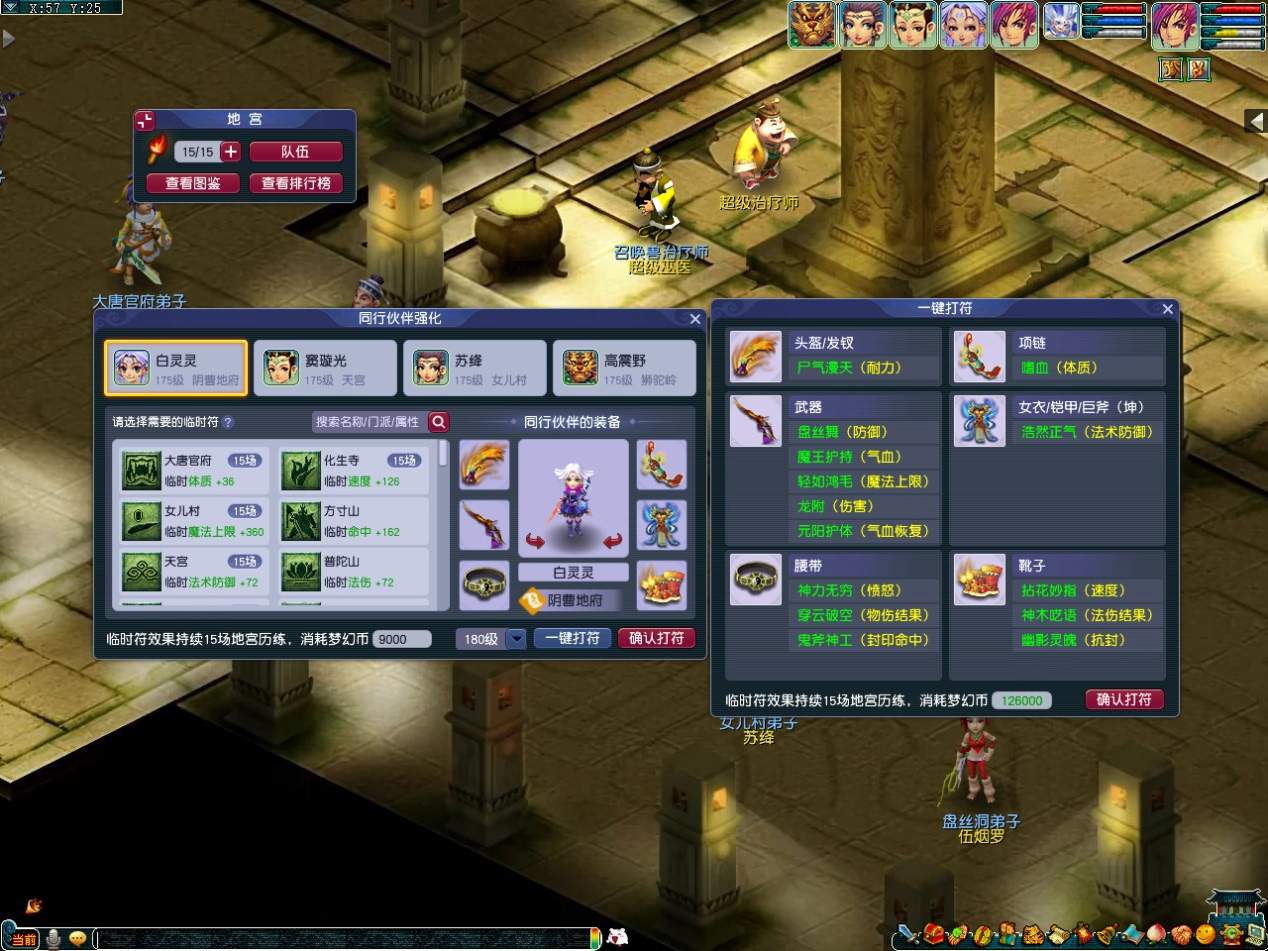Close the 一键打符 panel
1268x951 pixels.
[1167, 309]
